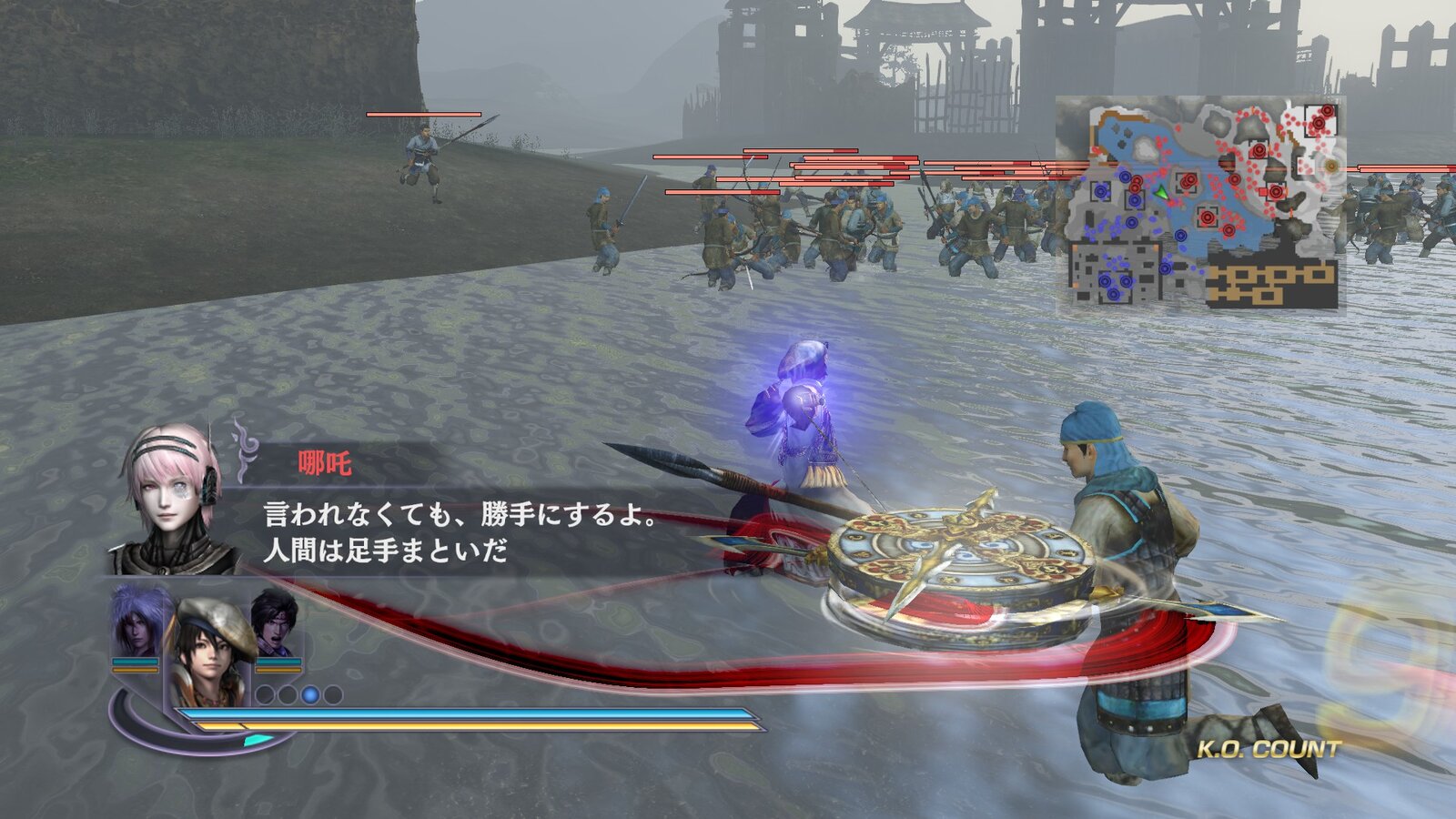Click the green player arrow on the minimap

point(1161,194)
